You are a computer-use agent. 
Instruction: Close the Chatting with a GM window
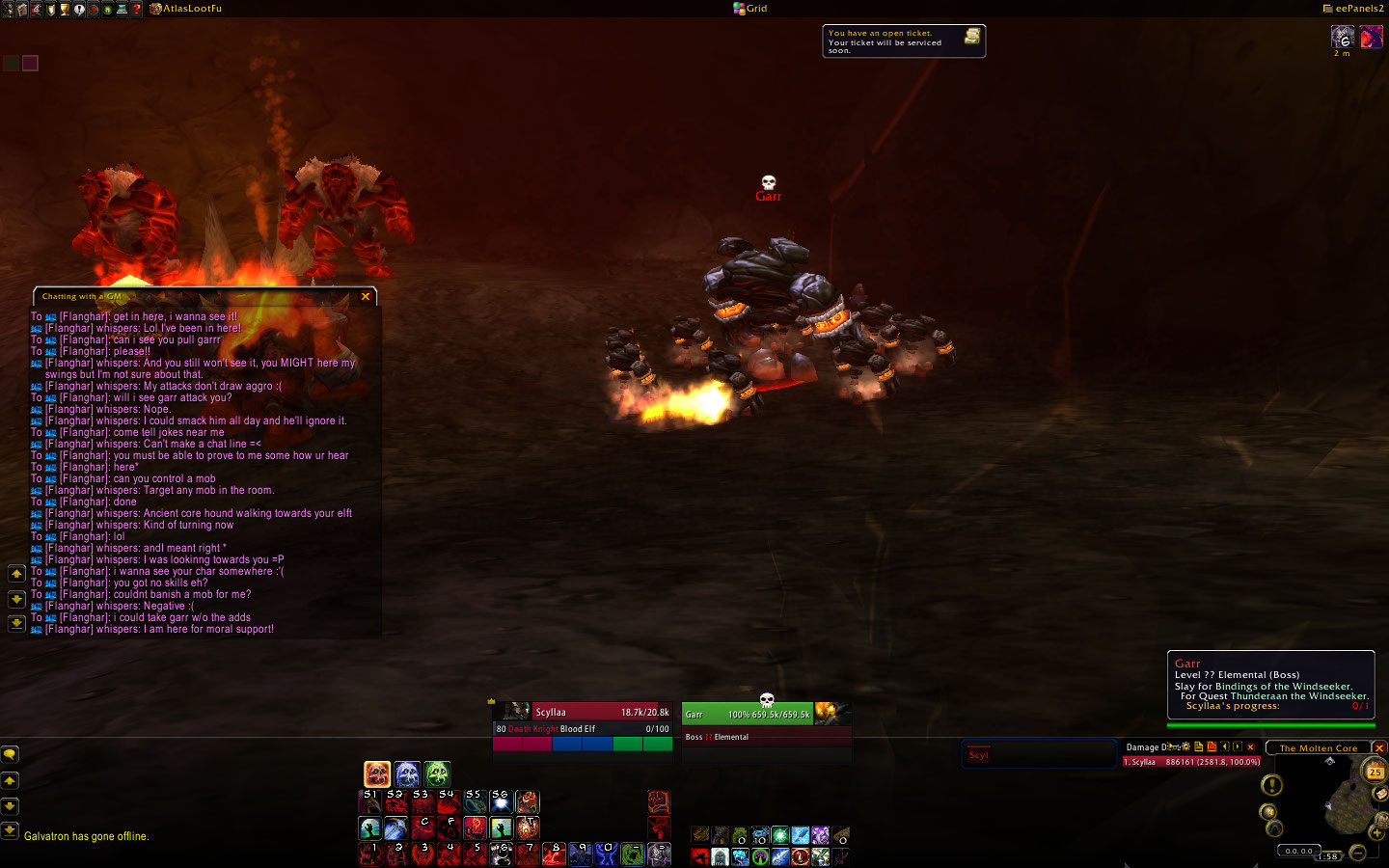click(366, 297)
